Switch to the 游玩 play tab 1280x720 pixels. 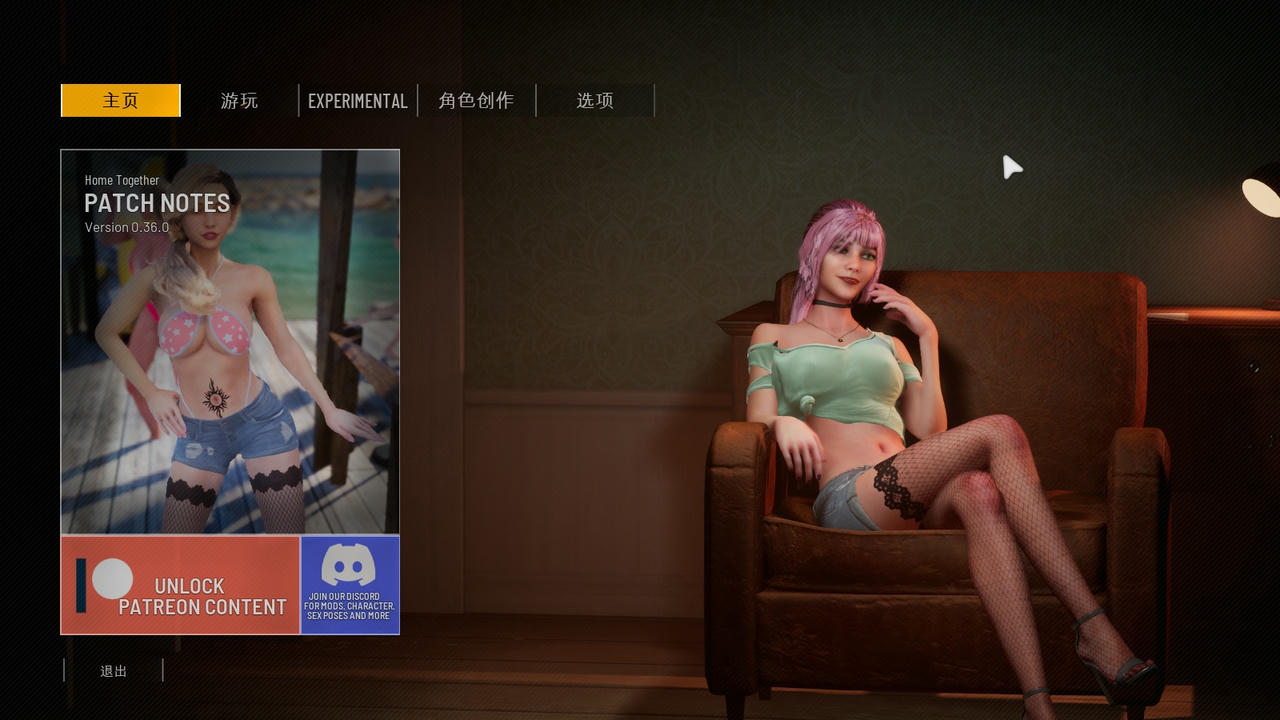[x=239, y=101]
